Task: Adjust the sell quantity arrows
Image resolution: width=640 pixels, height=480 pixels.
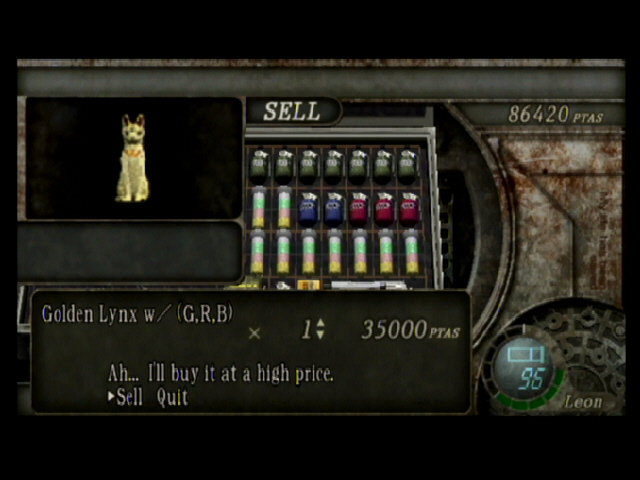Action: pyautogui.click(x=320, y=329)
